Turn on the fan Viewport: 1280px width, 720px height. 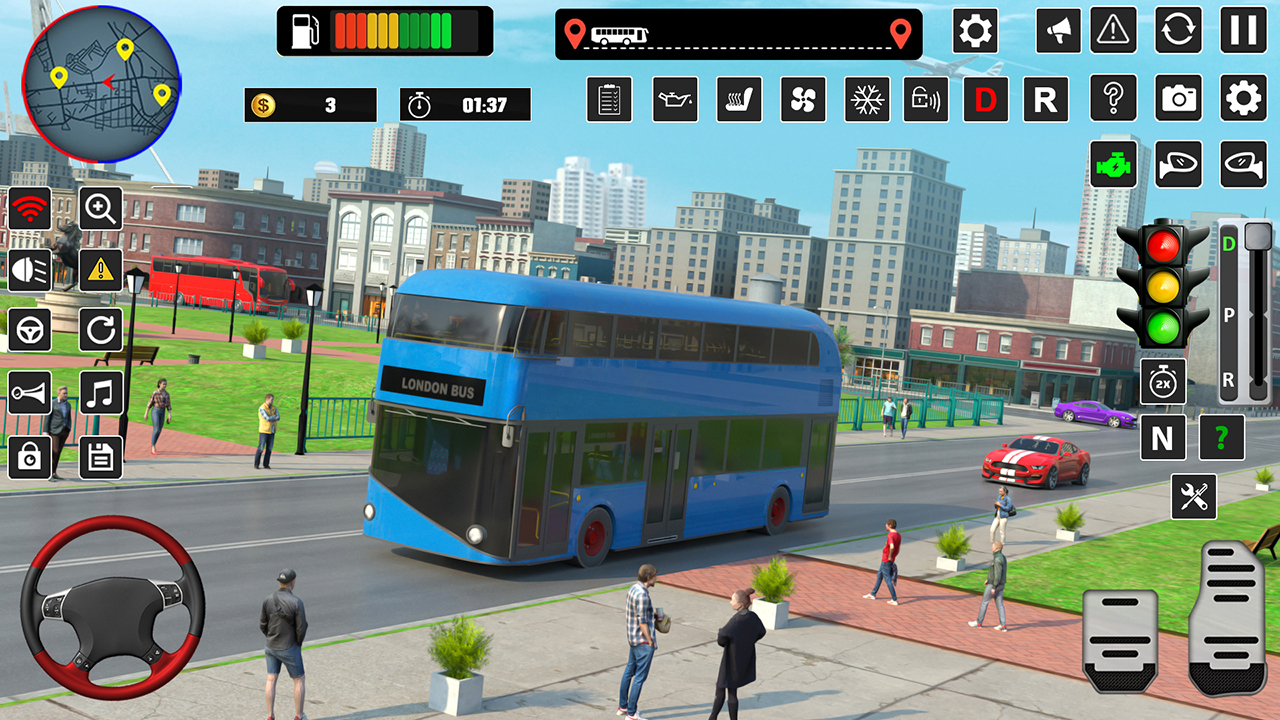803,100
